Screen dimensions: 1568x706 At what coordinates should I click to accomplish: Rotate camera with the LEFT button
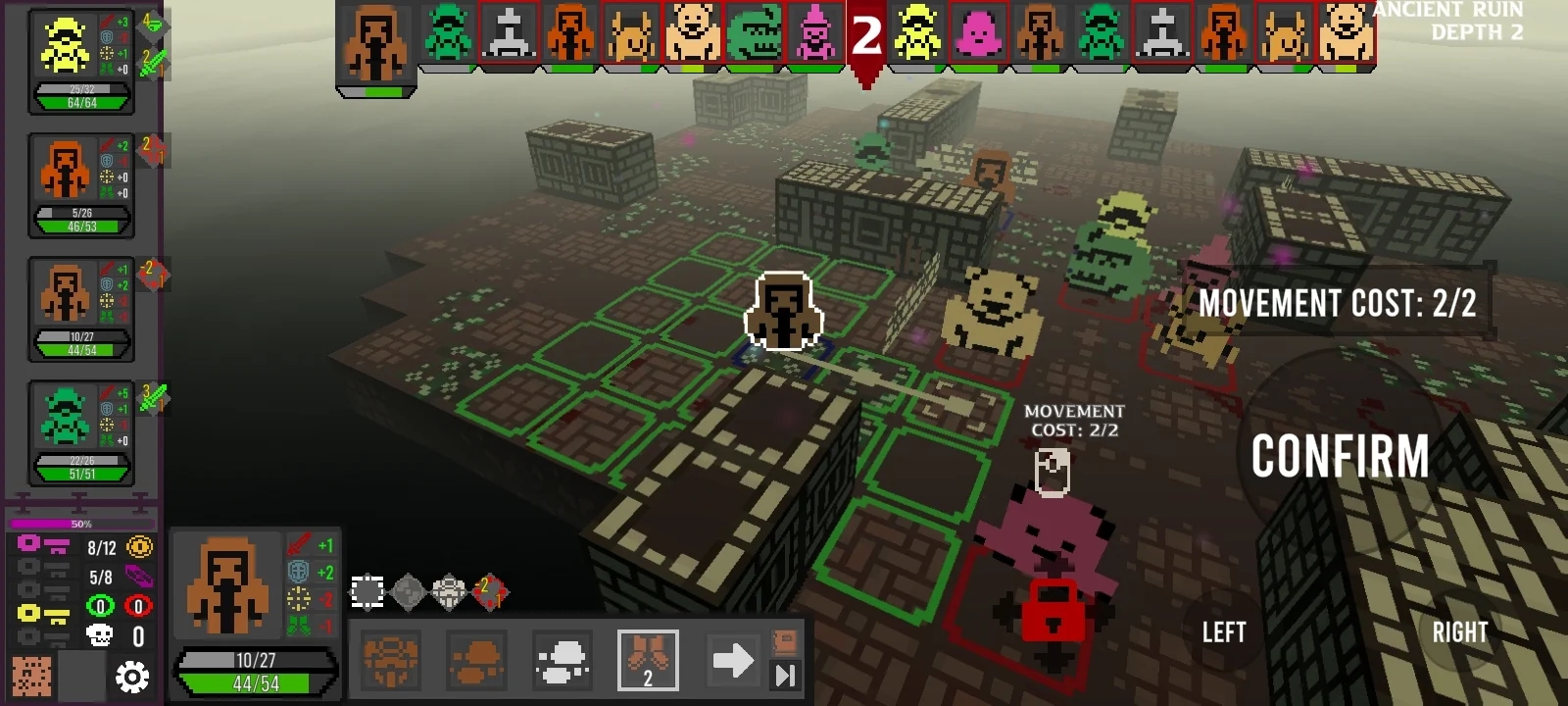(1224, 632)
